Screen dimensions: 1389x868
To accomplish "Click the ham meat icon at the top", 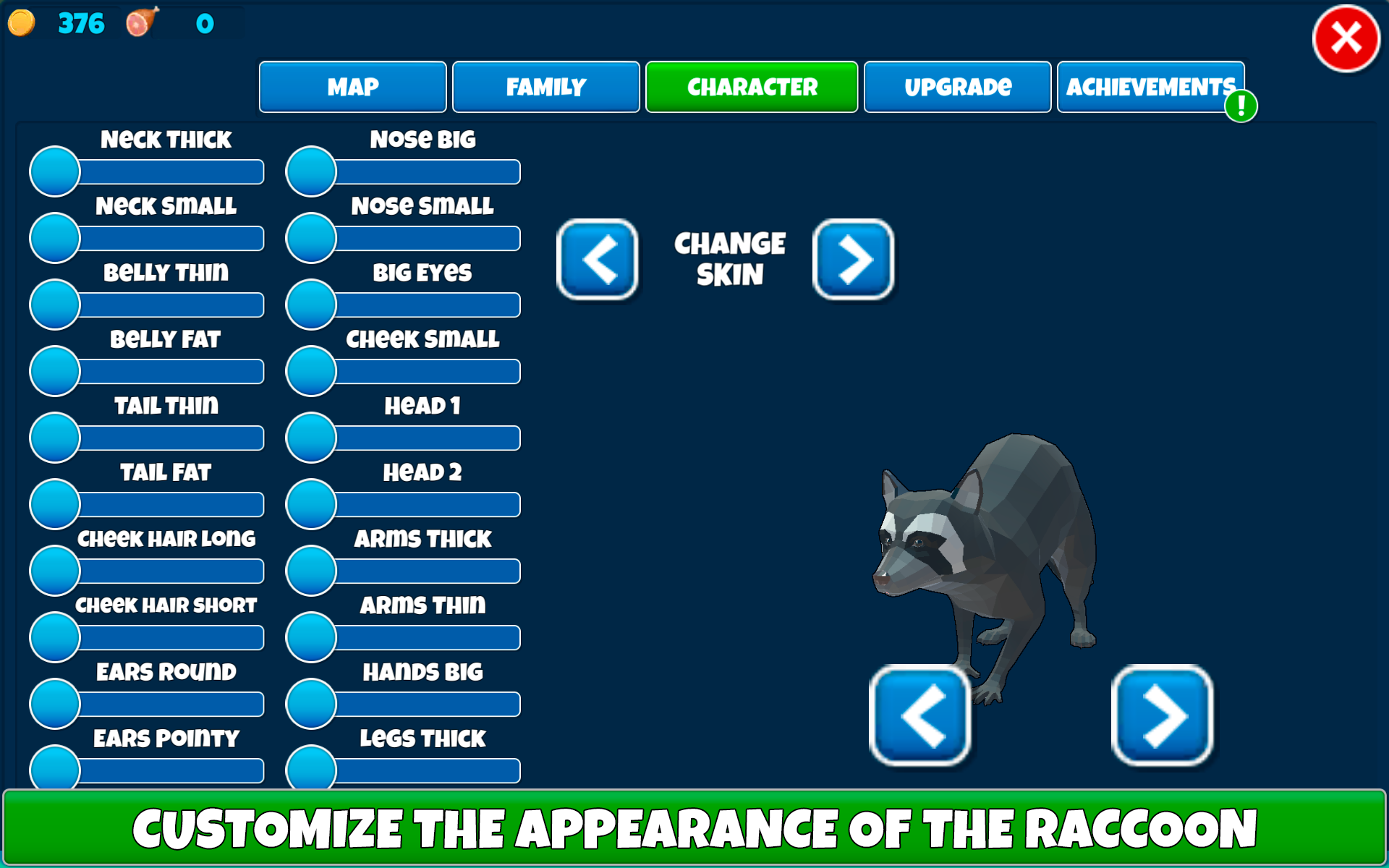I will 140,23.
